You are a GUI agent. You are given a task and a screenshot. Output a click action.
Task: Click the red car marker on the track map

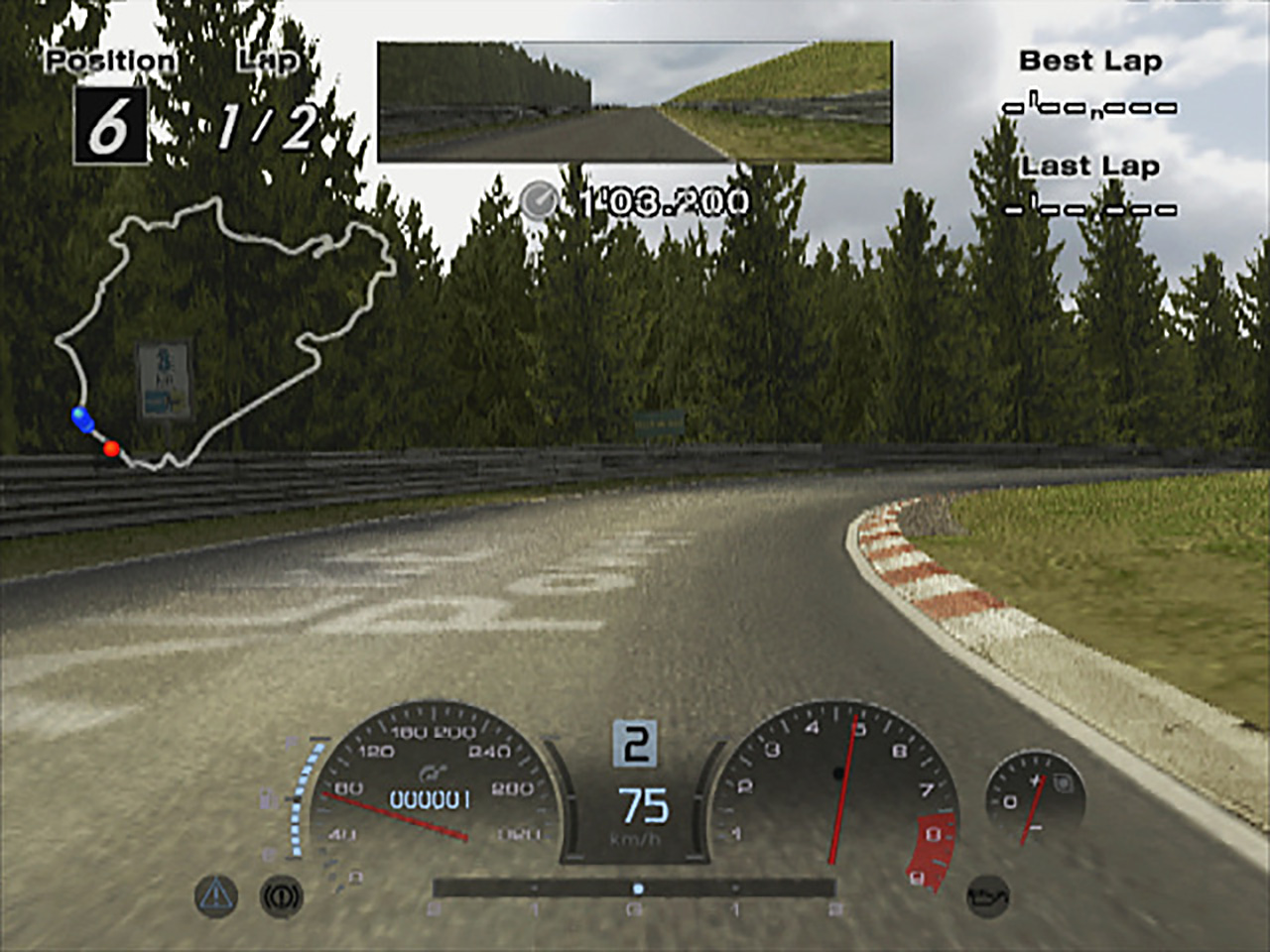tap(112, 448)
